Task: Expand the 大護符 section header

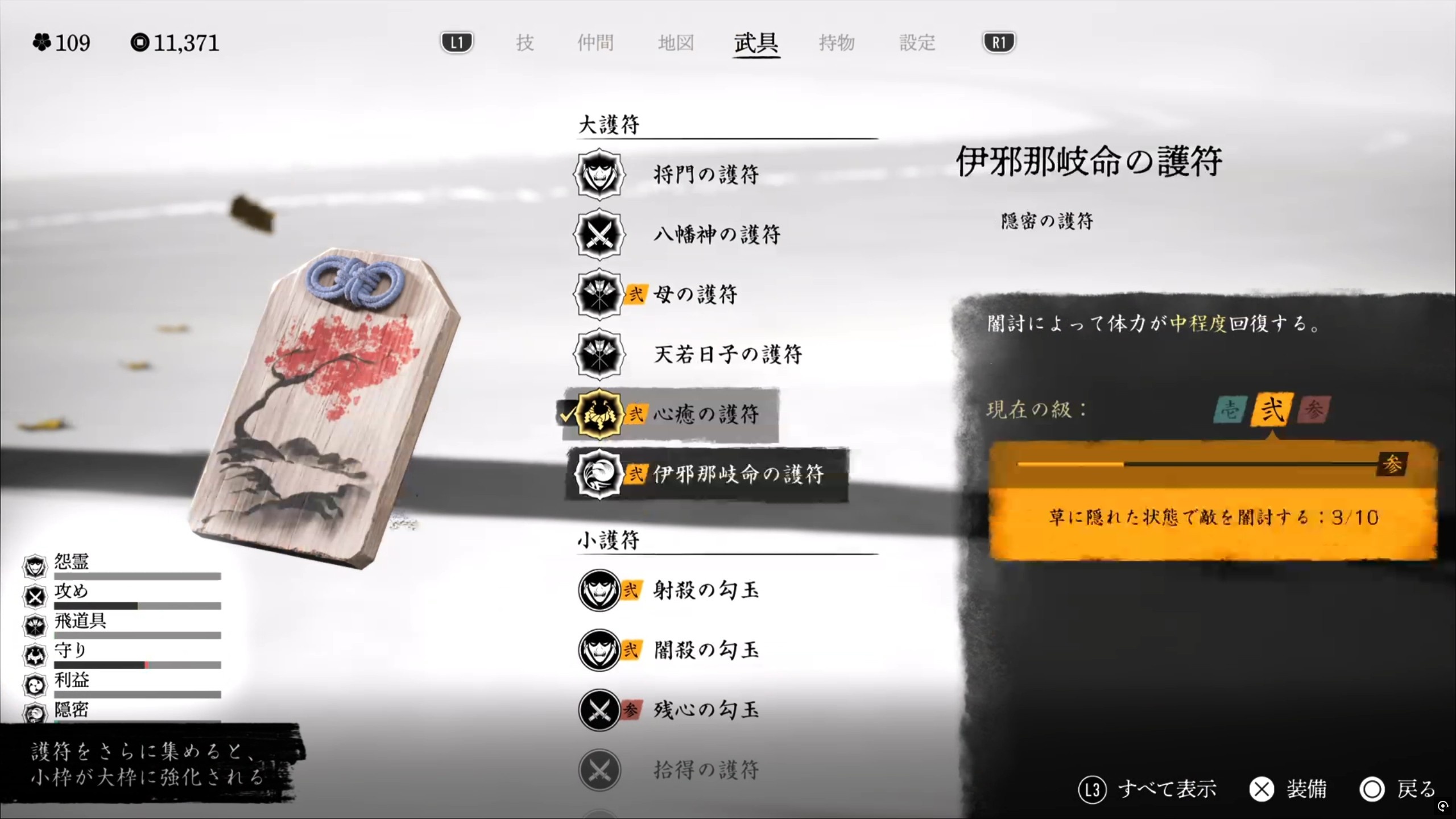Action: [609, 123]
